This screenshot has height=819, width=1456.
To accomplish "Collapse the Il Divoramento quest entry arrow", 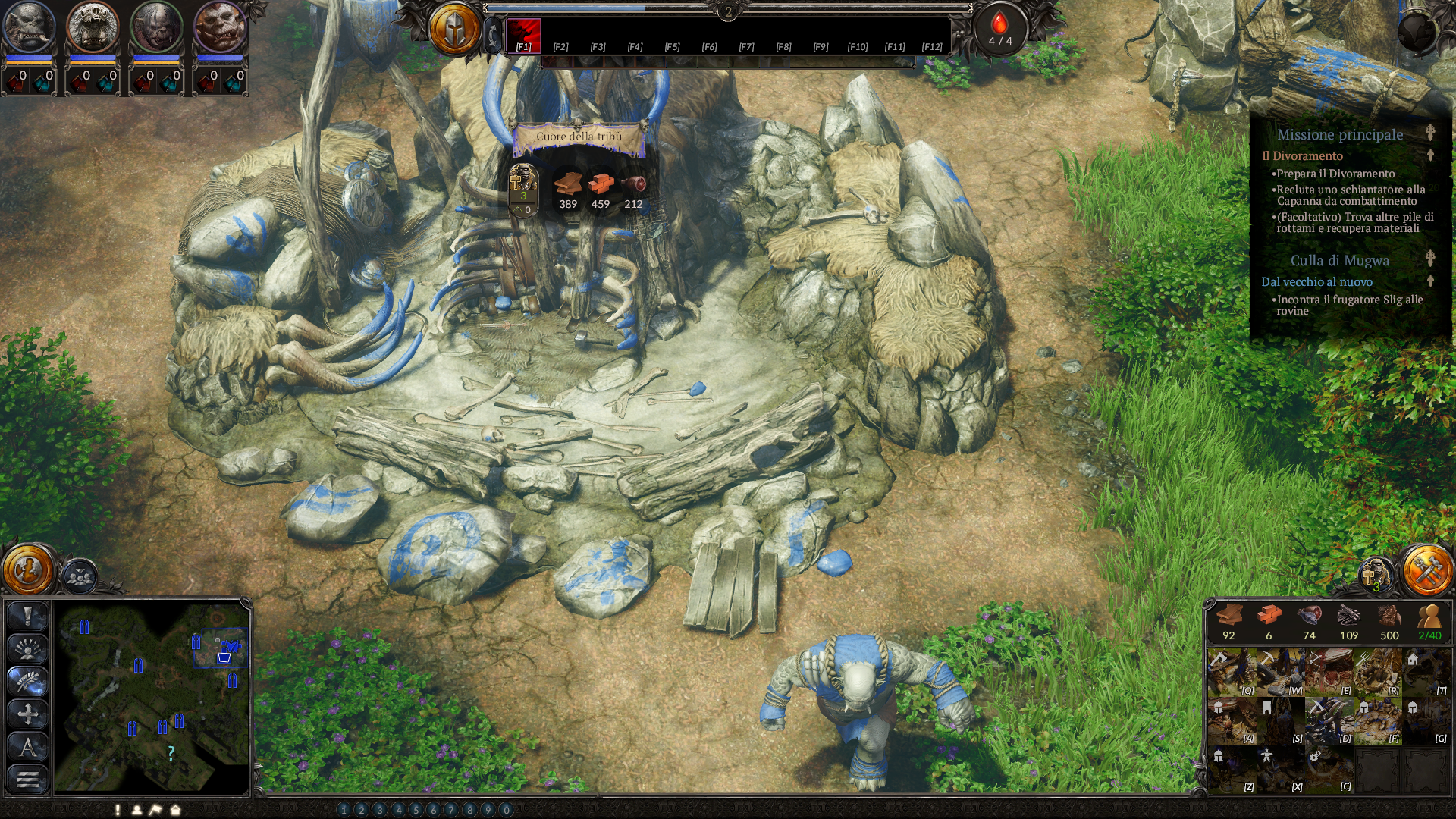I will click(x=1430, y=156).
